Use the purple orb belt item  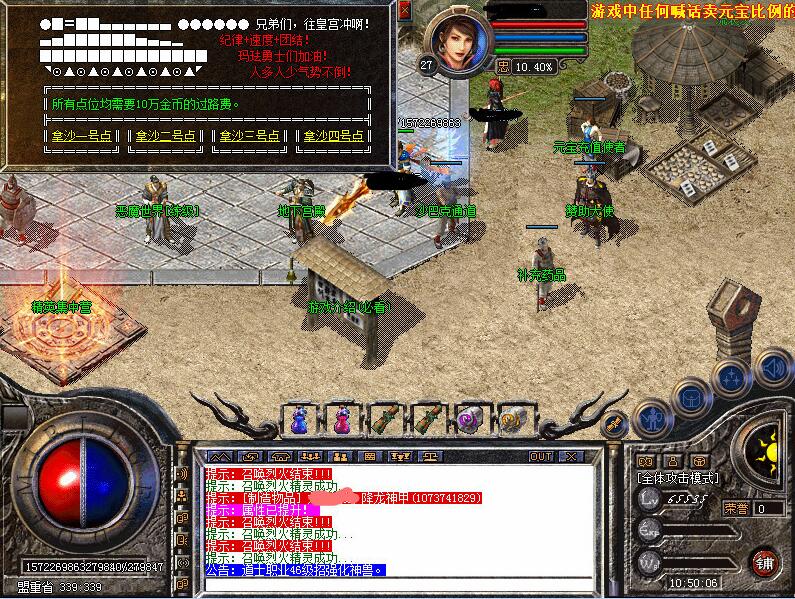(470, 419)
